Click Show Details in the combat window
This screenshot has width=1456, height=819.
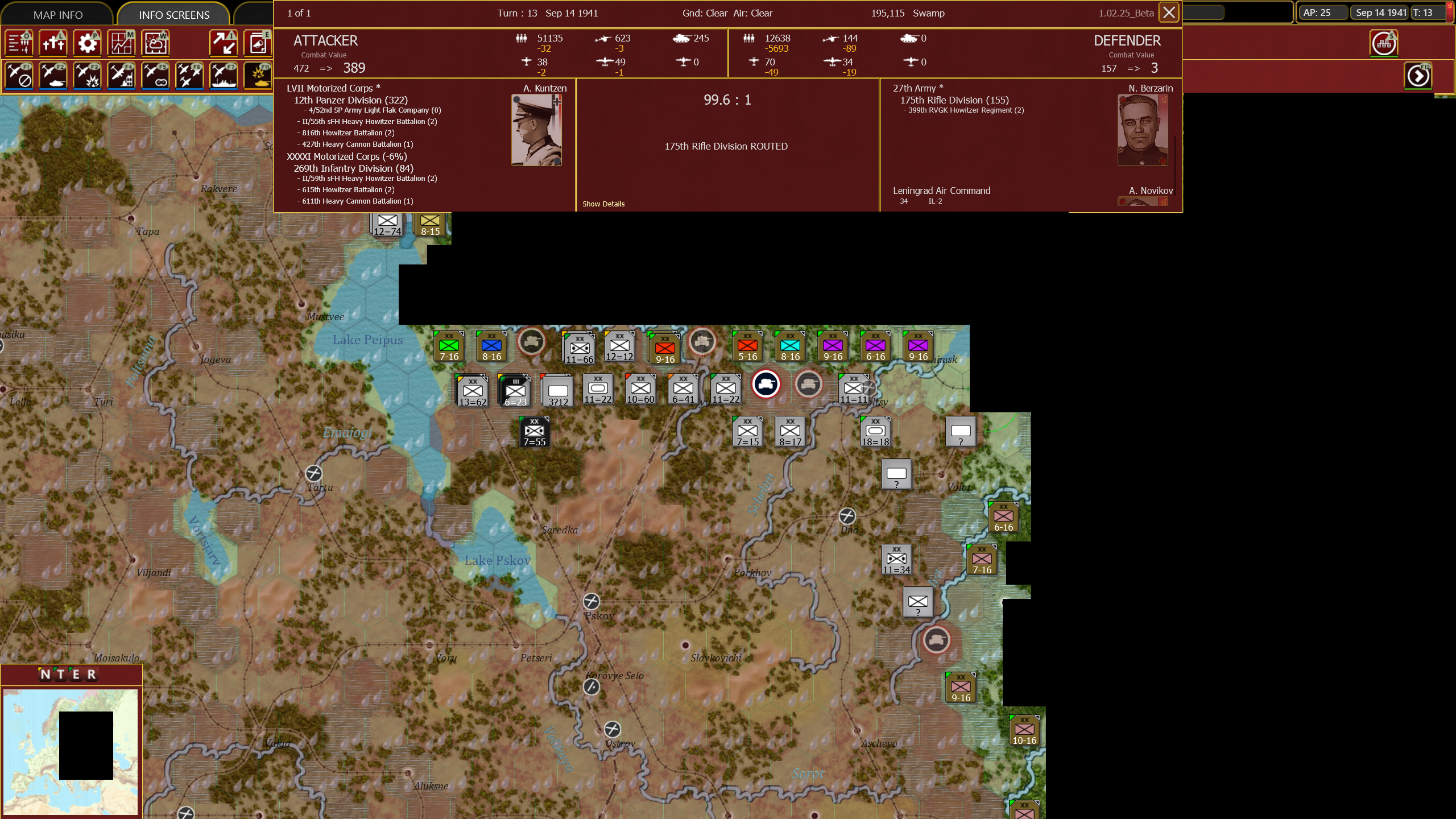(x=603, y=204)
